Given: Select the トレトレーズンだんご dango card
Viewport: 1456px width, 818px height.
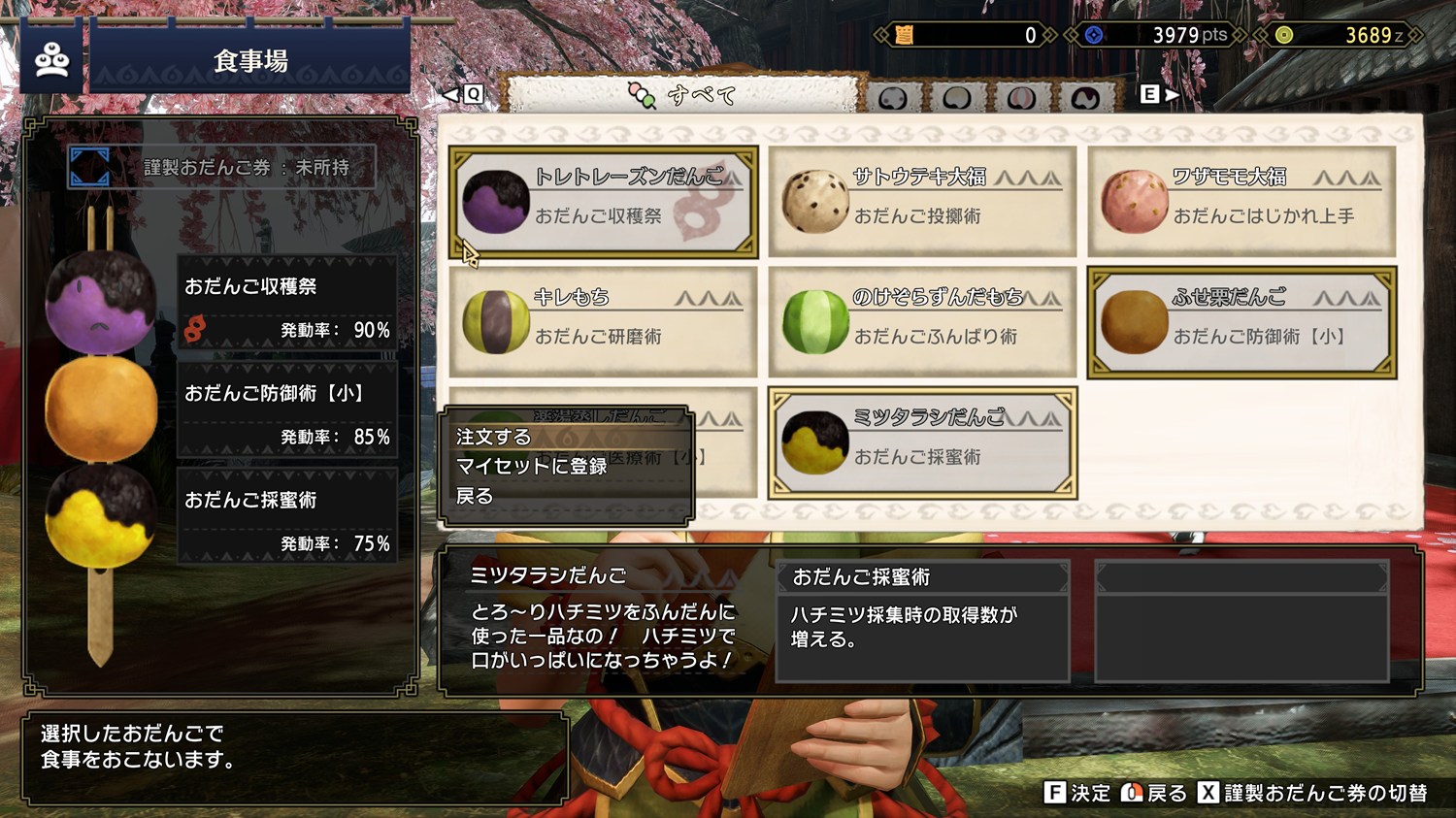Looking at the screenshot, I should (603, 202).
